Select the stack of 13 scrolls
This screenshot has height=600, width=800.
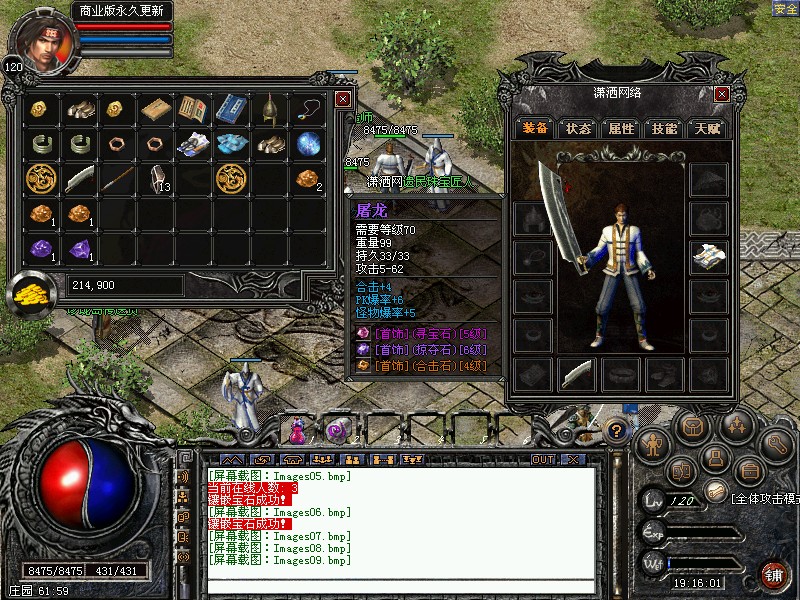(156, 179)
